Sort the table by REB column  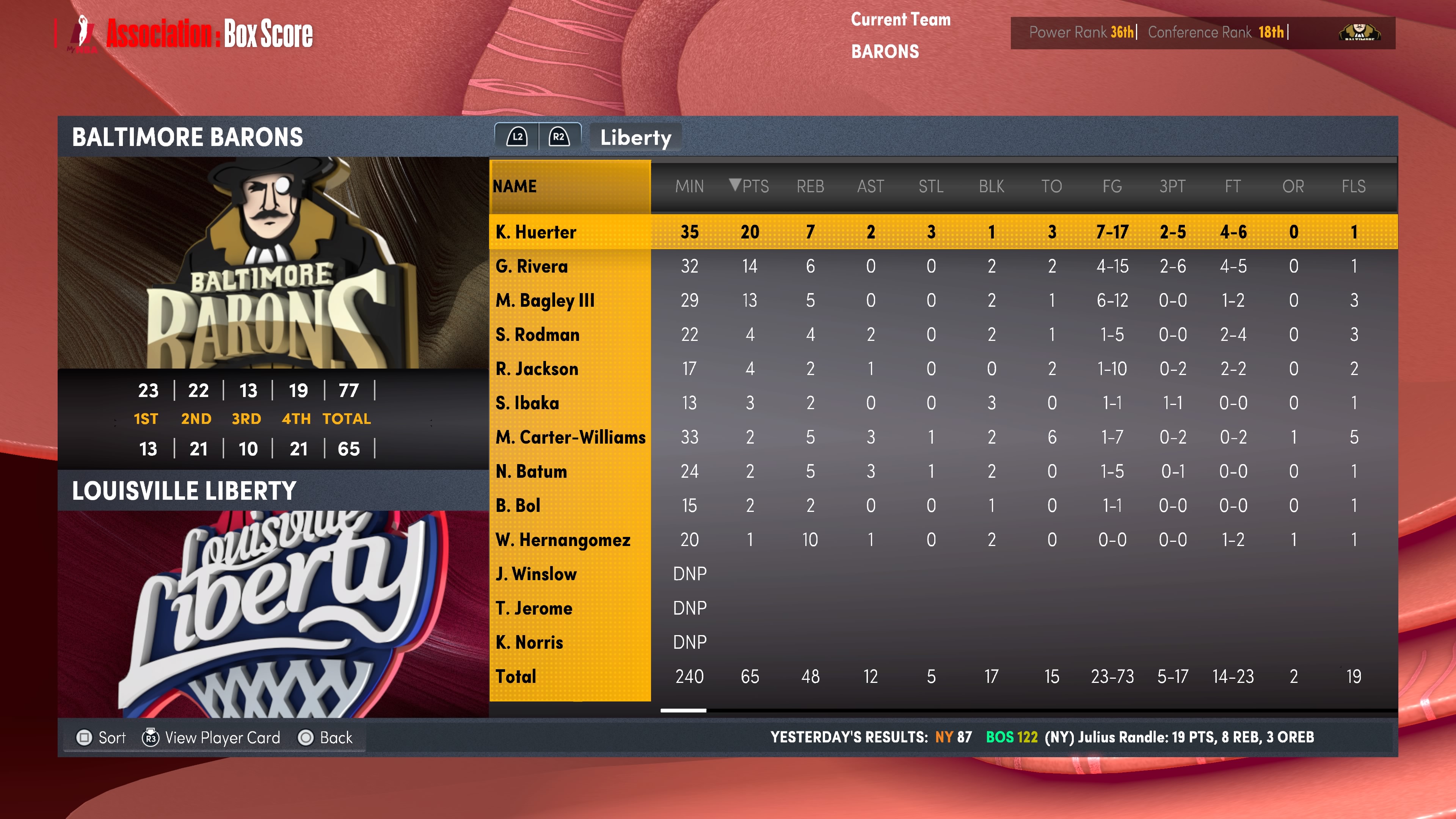click(810, 186)
